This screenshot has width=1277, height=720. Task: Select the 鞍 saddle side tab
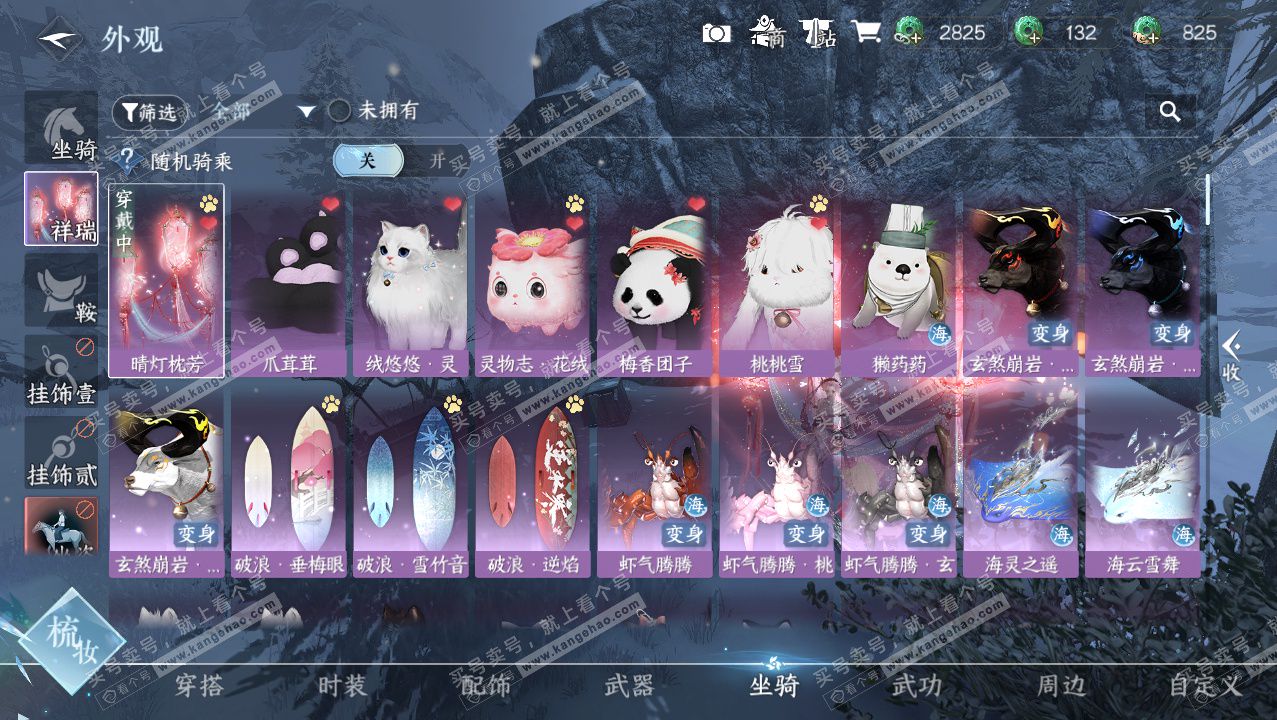pos(62,290)
